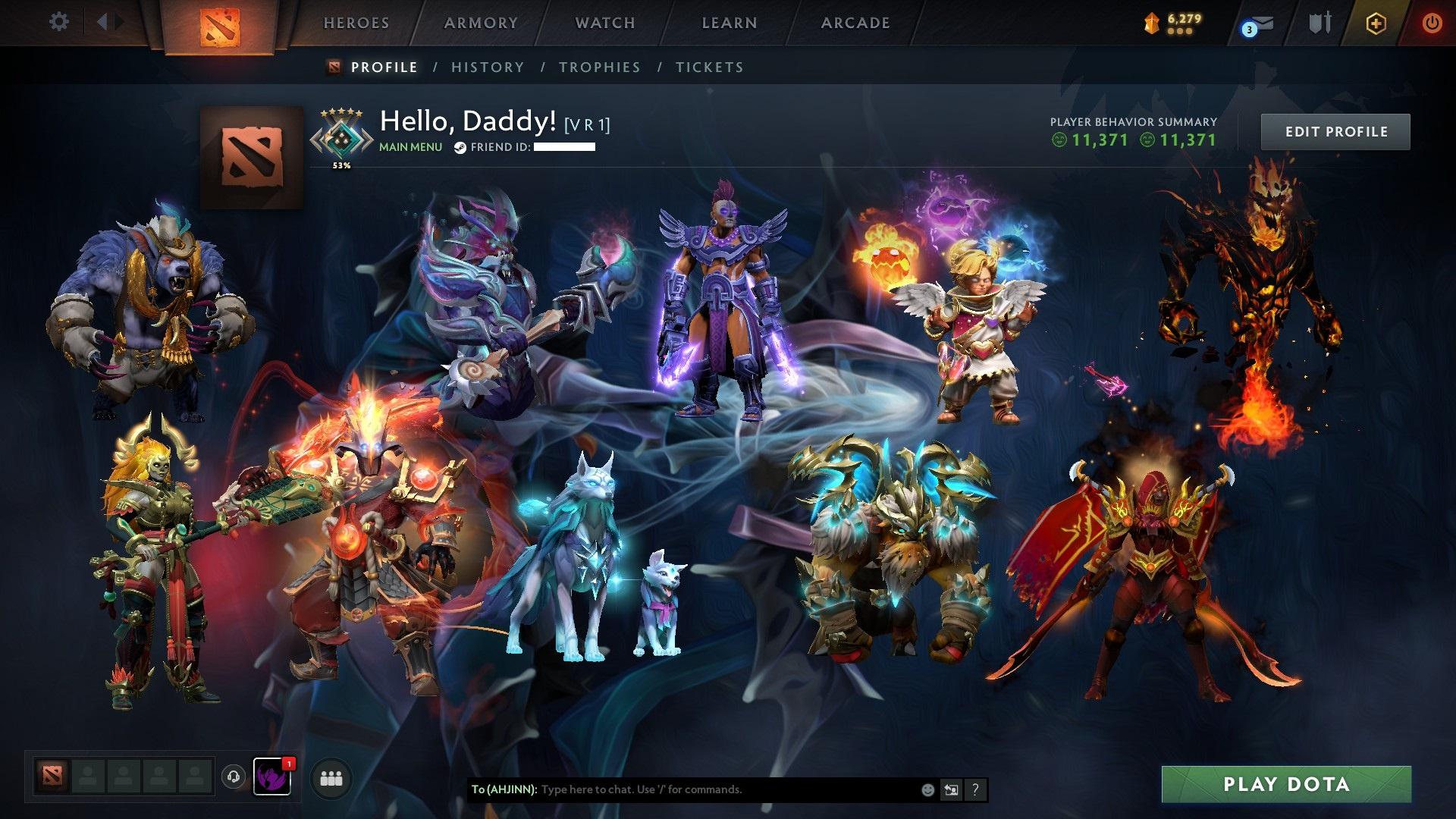Click the 53% rank progress indicator
Image resolution: width=1456 pixels, height=819 pixels.
341,164
